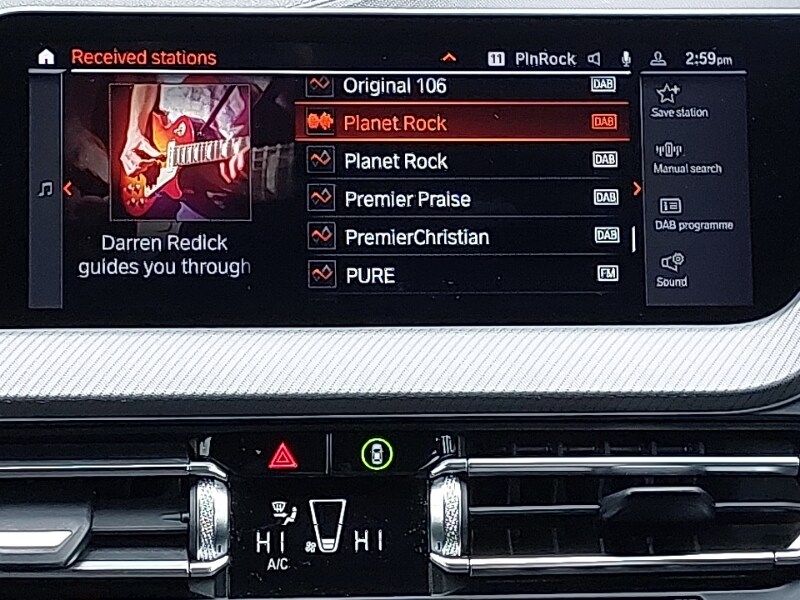The width and height of the screenshot is (800, 600).
Task: Click the orange right arrow beside station list
Action: pos(637,189)
